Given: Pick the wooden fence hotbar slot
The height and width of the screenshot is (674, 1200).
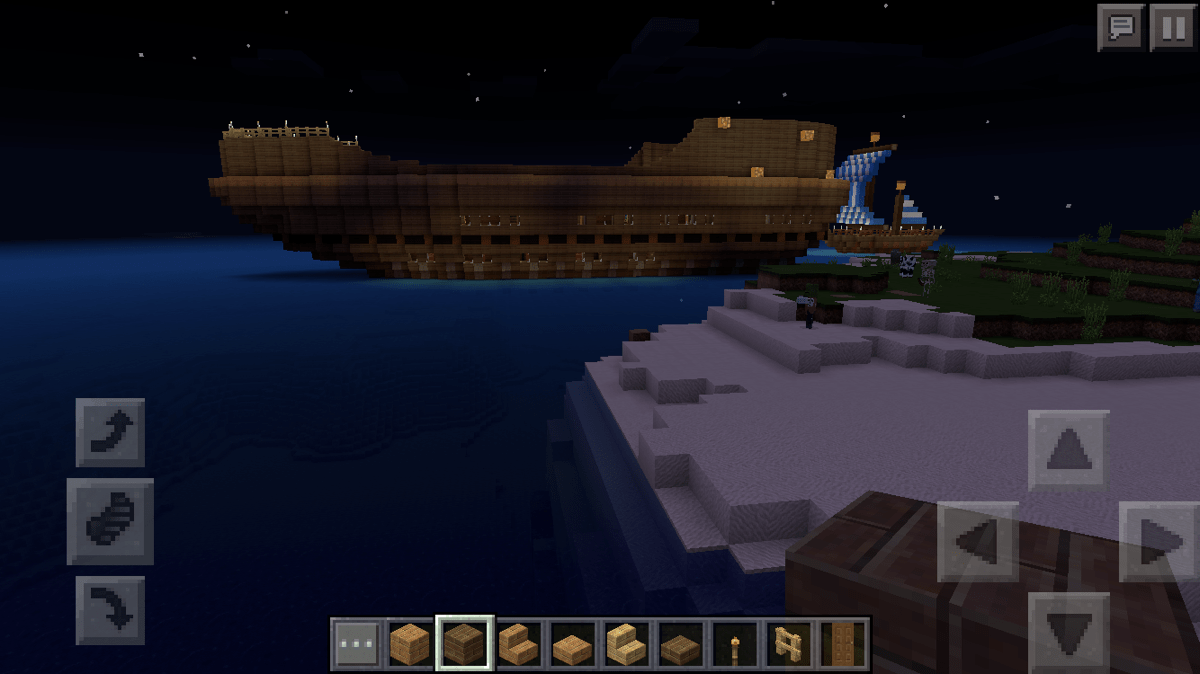Looking at the screenshot, I should 789,644.
